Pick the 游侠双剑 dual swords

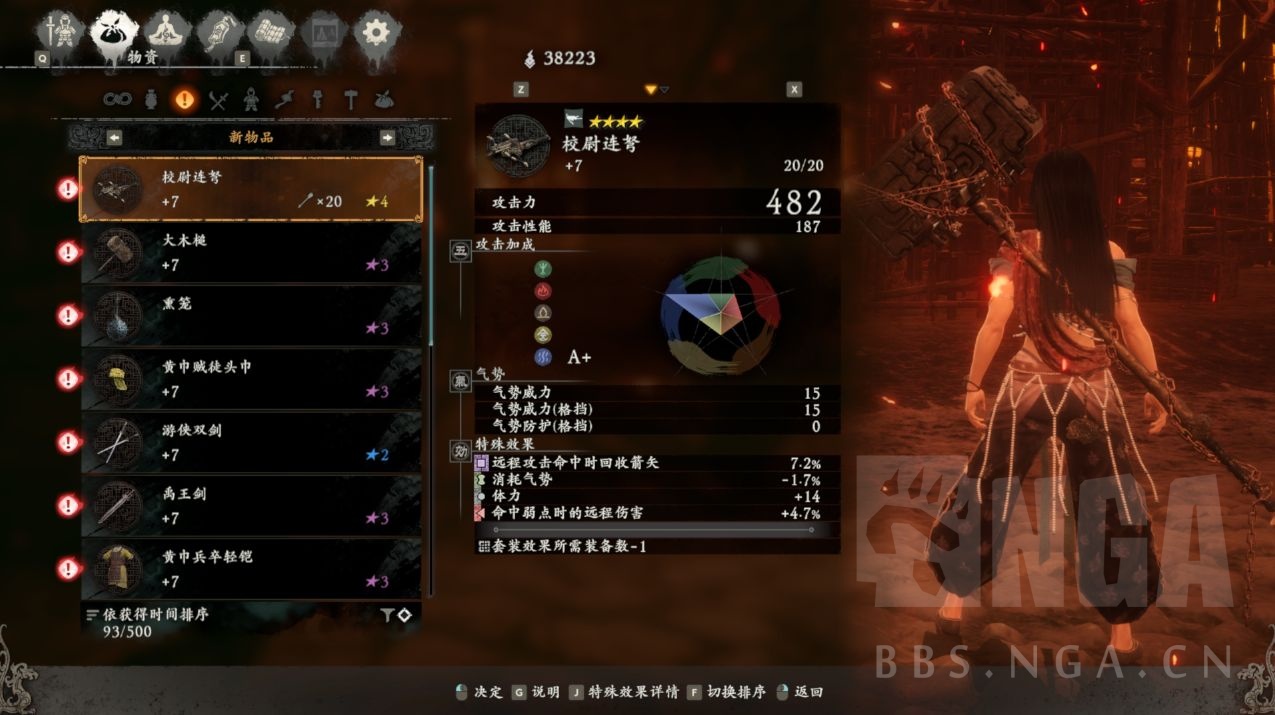pos(250,441)
